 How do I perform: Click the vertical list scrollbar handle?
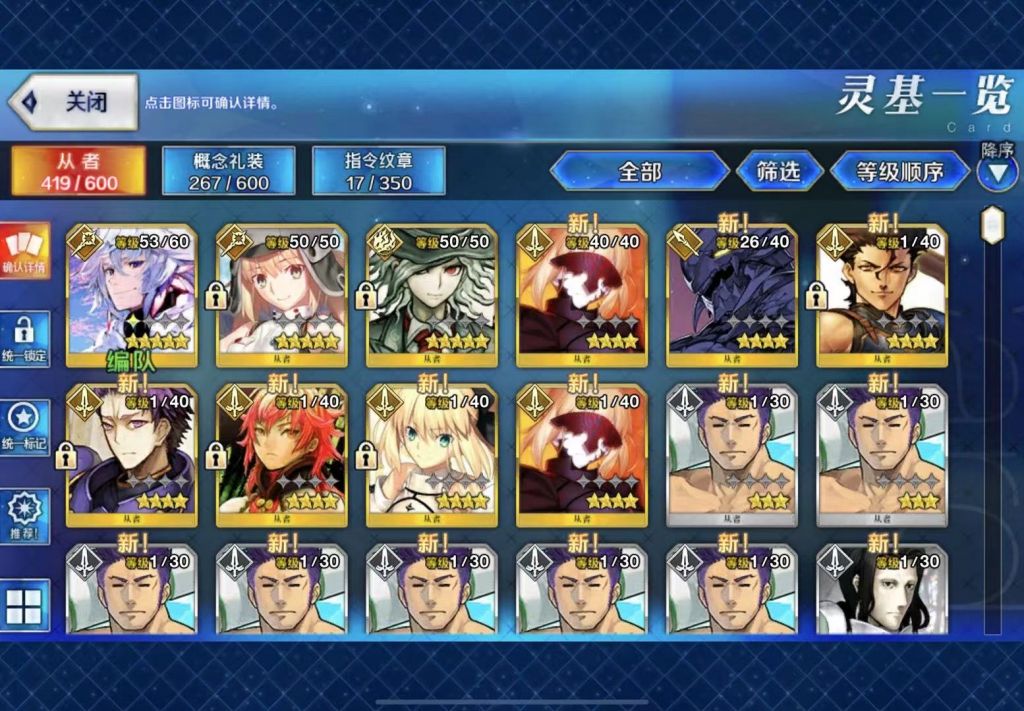pyautogui.click(x=992, y=225)
